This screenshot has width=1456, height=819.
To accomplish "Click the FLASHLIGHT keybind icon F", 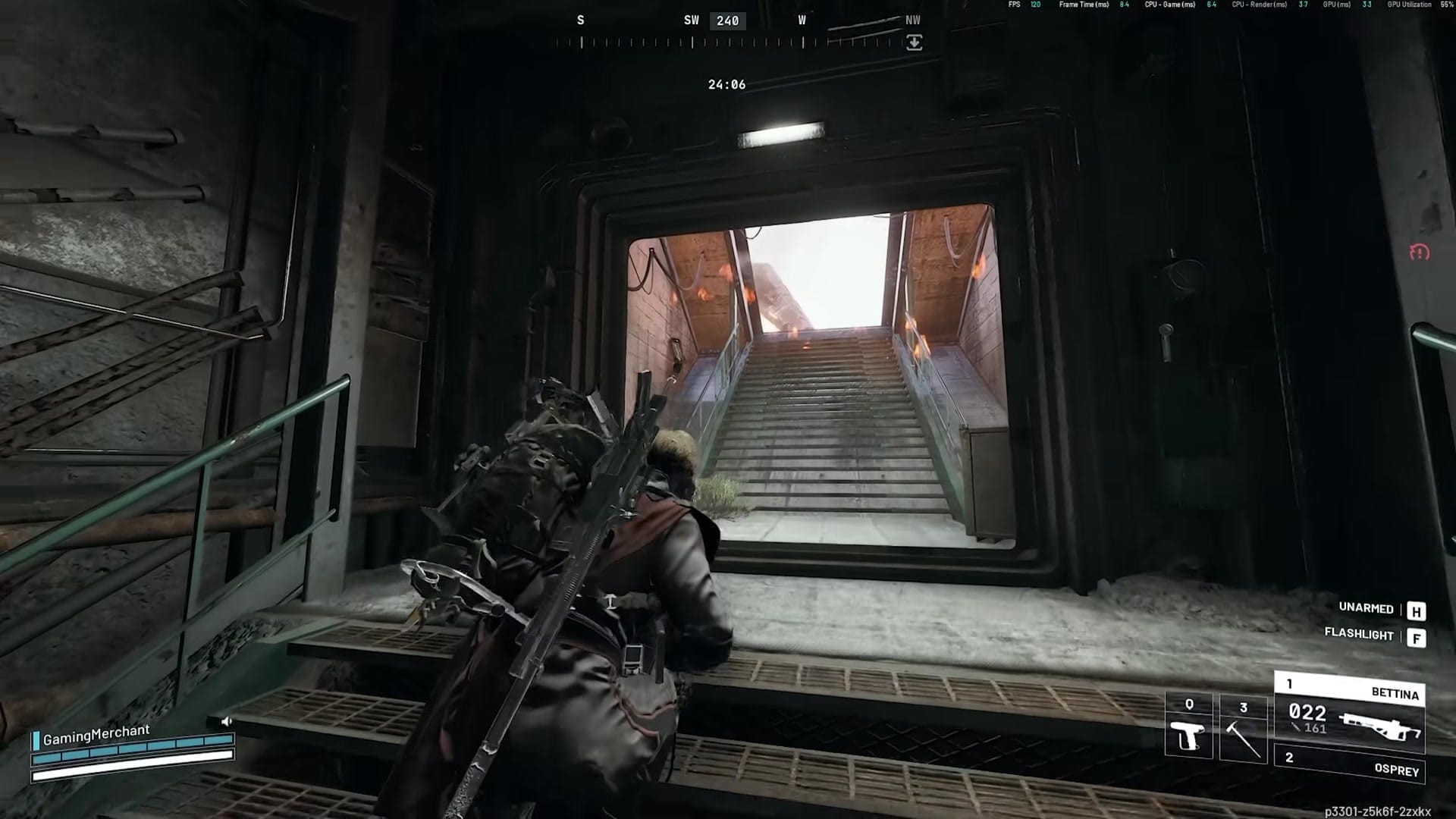I will (x=1417, y=635).
